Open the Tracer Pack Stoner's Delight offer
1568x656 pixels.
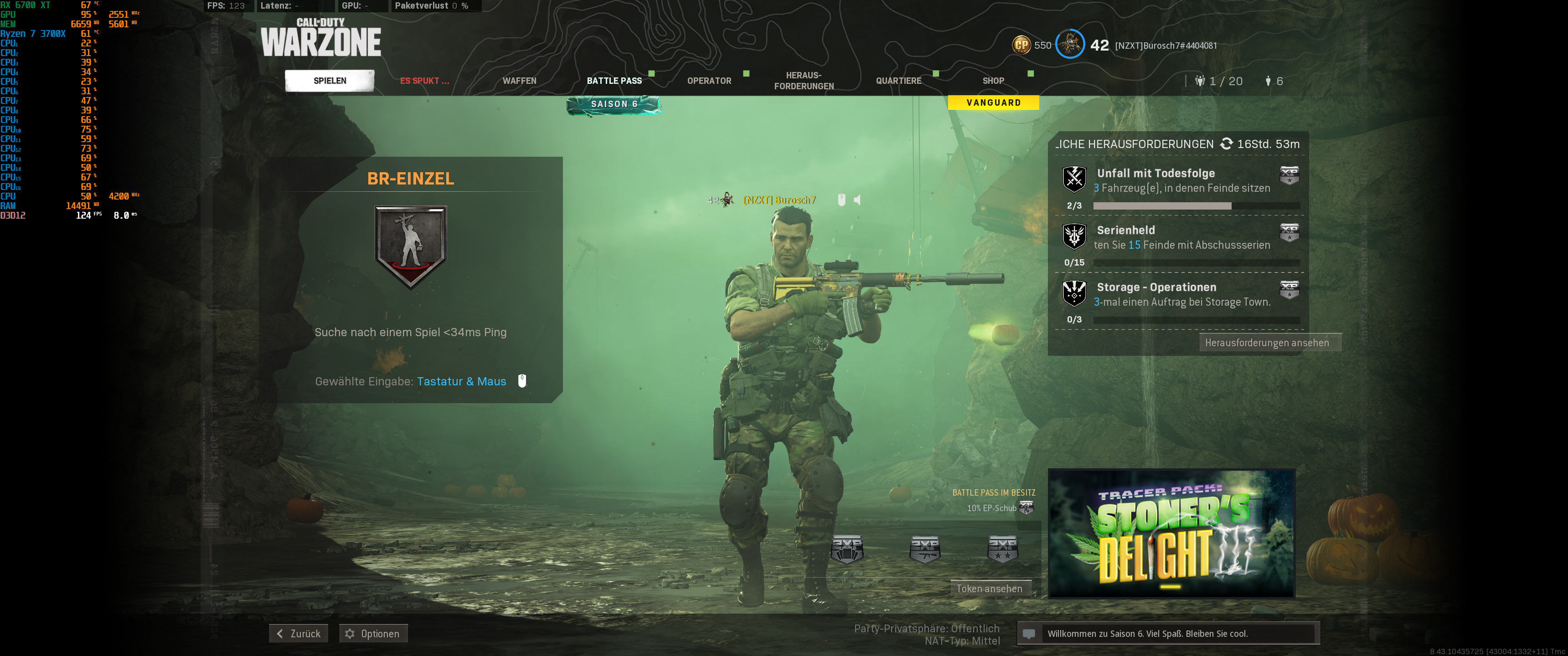[1171, 533]
